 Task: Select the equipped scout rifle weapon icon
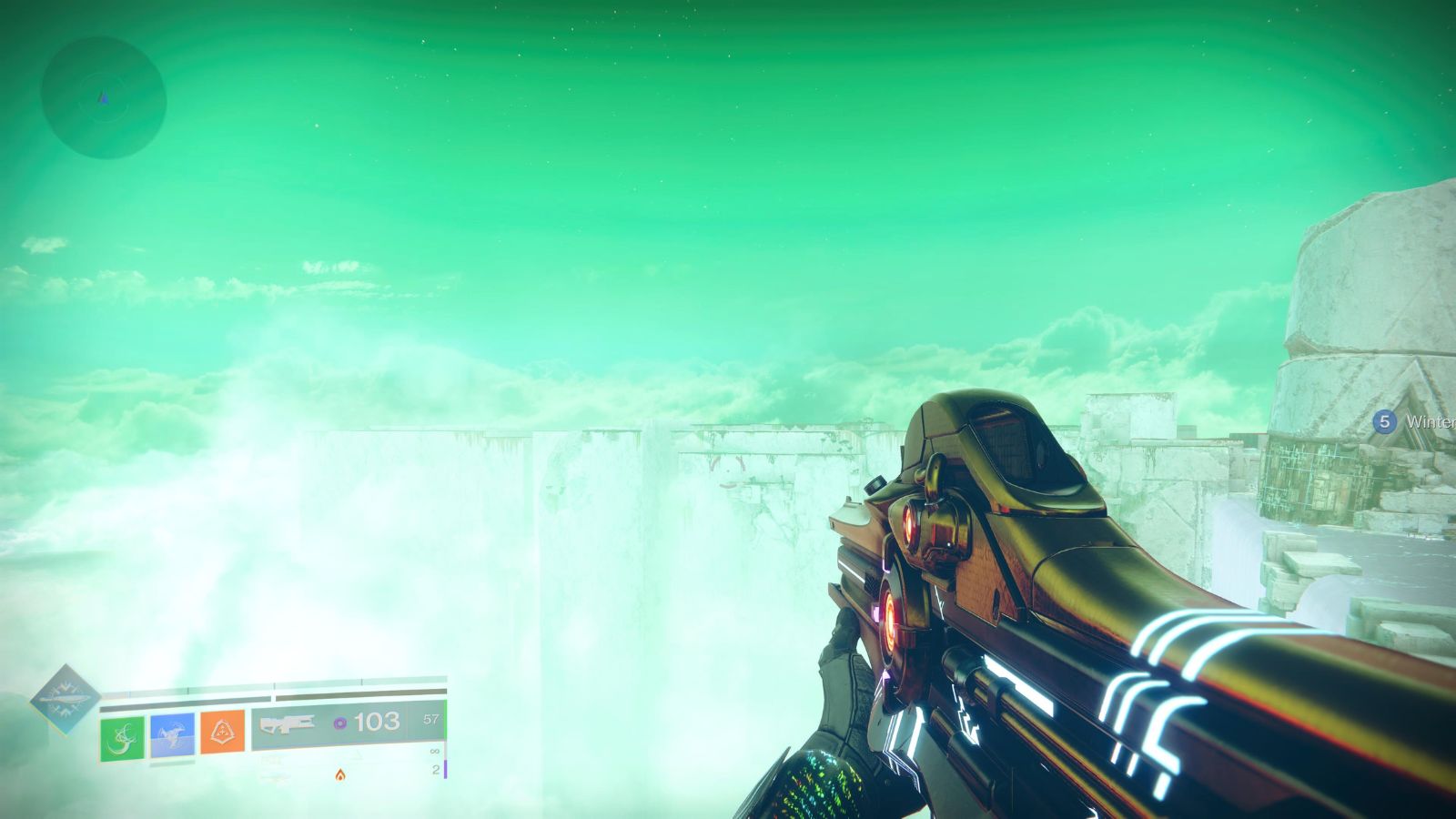(287, 724)
